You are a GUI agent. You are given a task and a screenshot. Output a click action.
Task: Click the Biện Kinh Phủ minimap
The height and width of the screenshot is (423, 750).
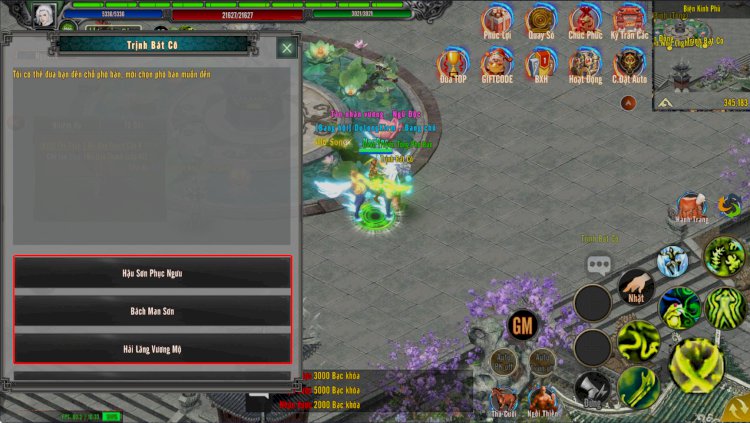701,58
